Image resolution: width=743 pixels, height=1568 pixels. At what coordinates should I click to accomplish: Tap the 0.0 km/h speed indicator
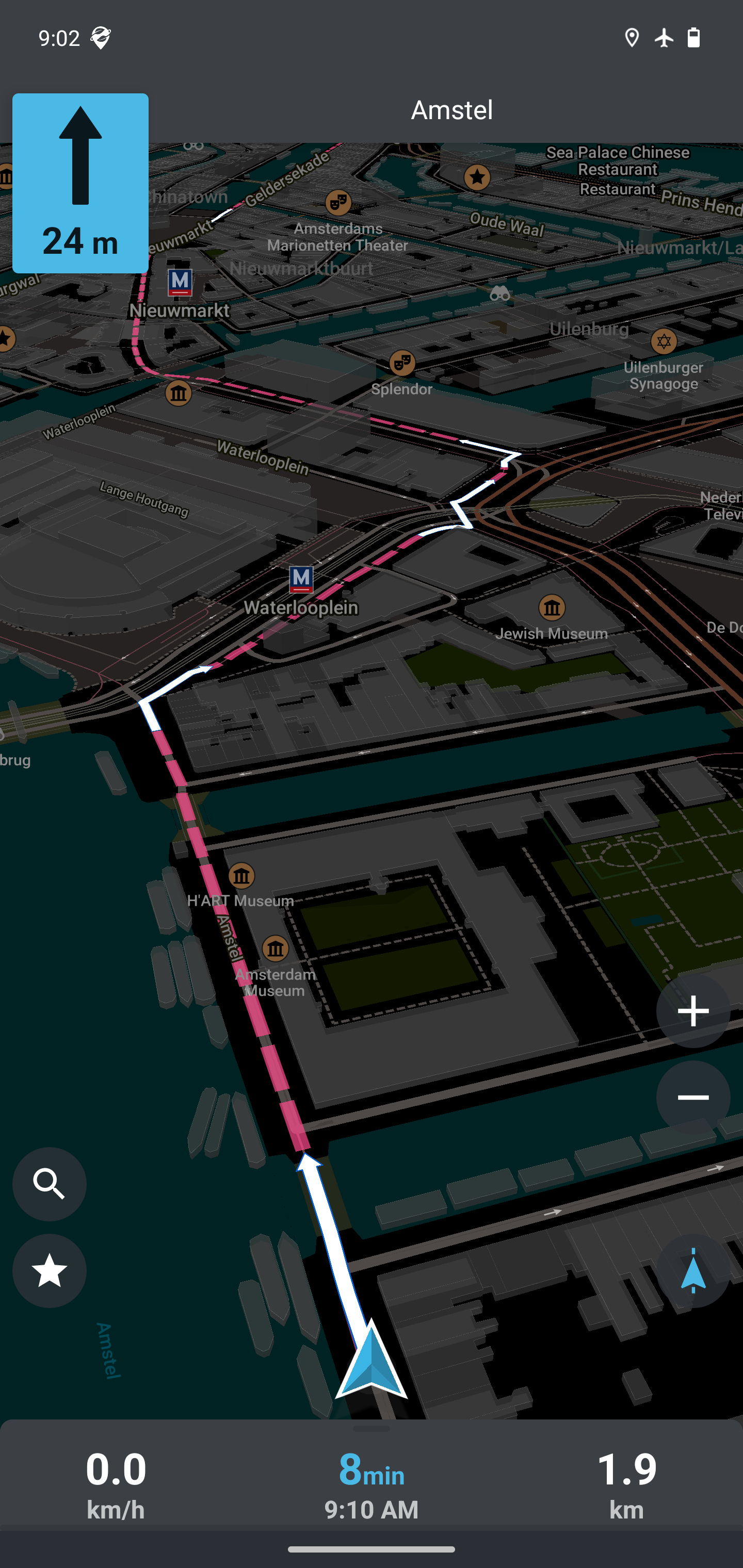[x=116, y=1485]
